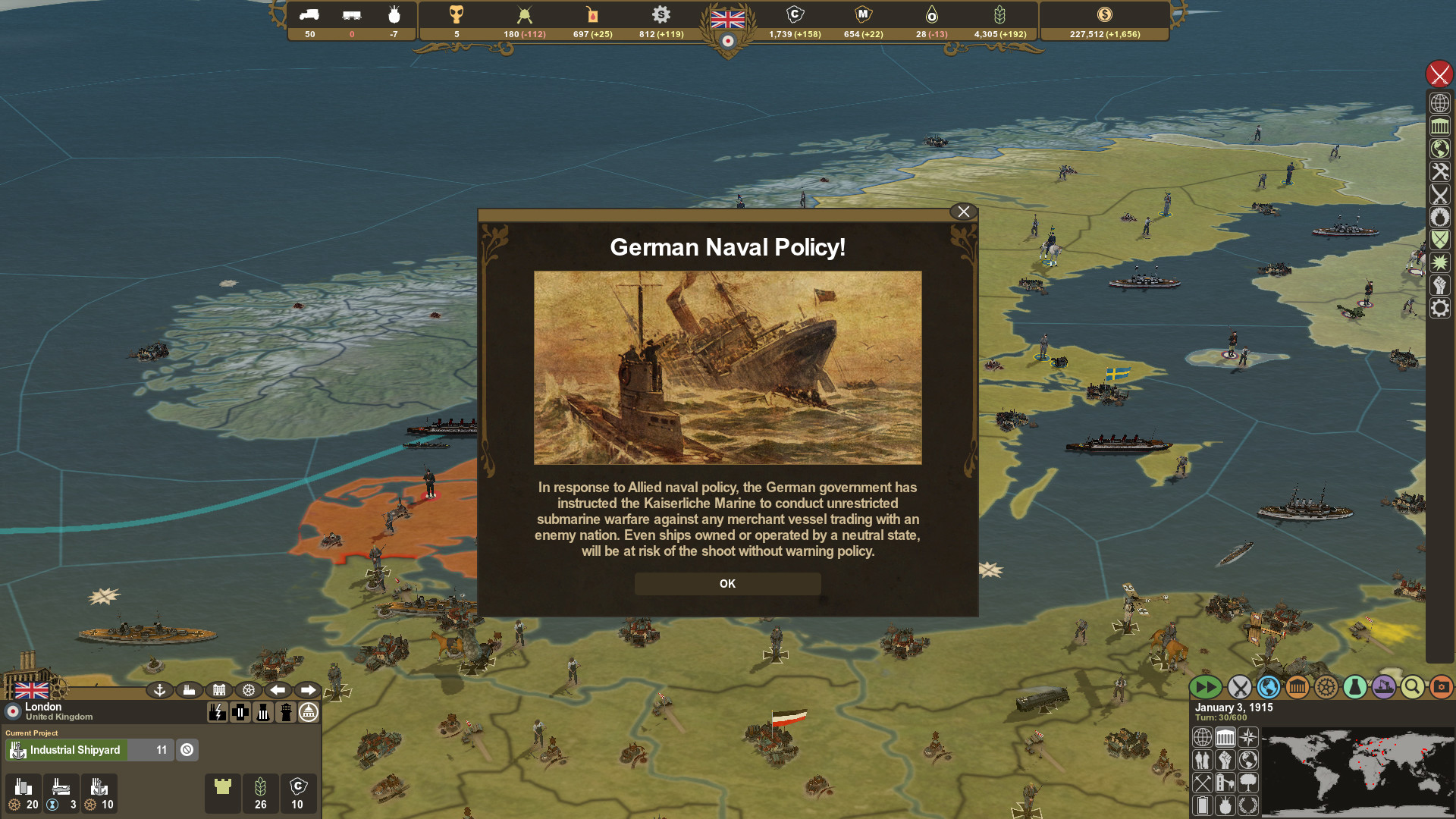Open the naval construction panel (purple ship icon)

pos(1383,688)
